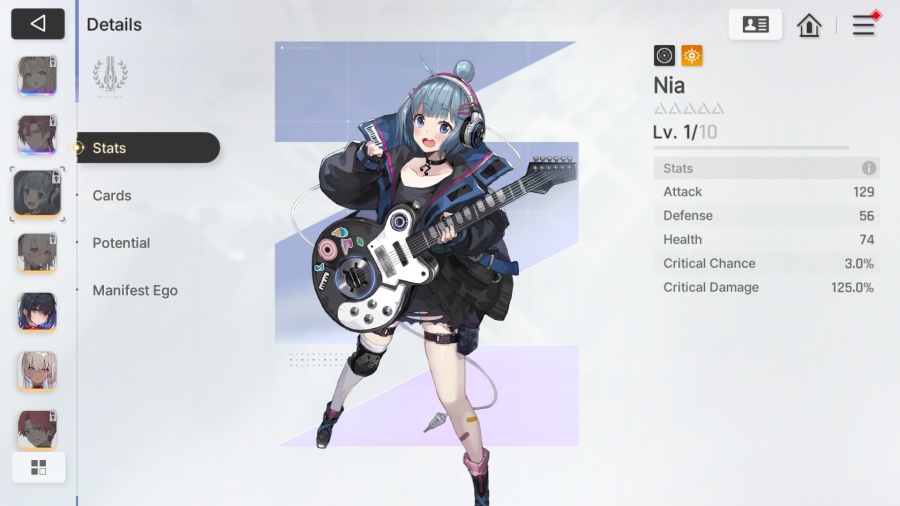This screenshot has width=900, height=506.
Task: Click the Stats info icon
Action: click(x=869, y=168)
